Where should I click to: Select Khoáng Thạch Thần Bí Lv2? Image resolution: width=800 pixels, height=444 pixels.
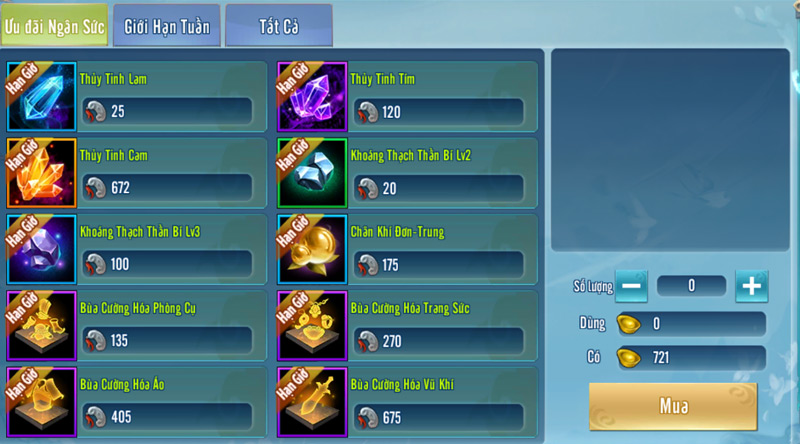click(x=407, y=174)
